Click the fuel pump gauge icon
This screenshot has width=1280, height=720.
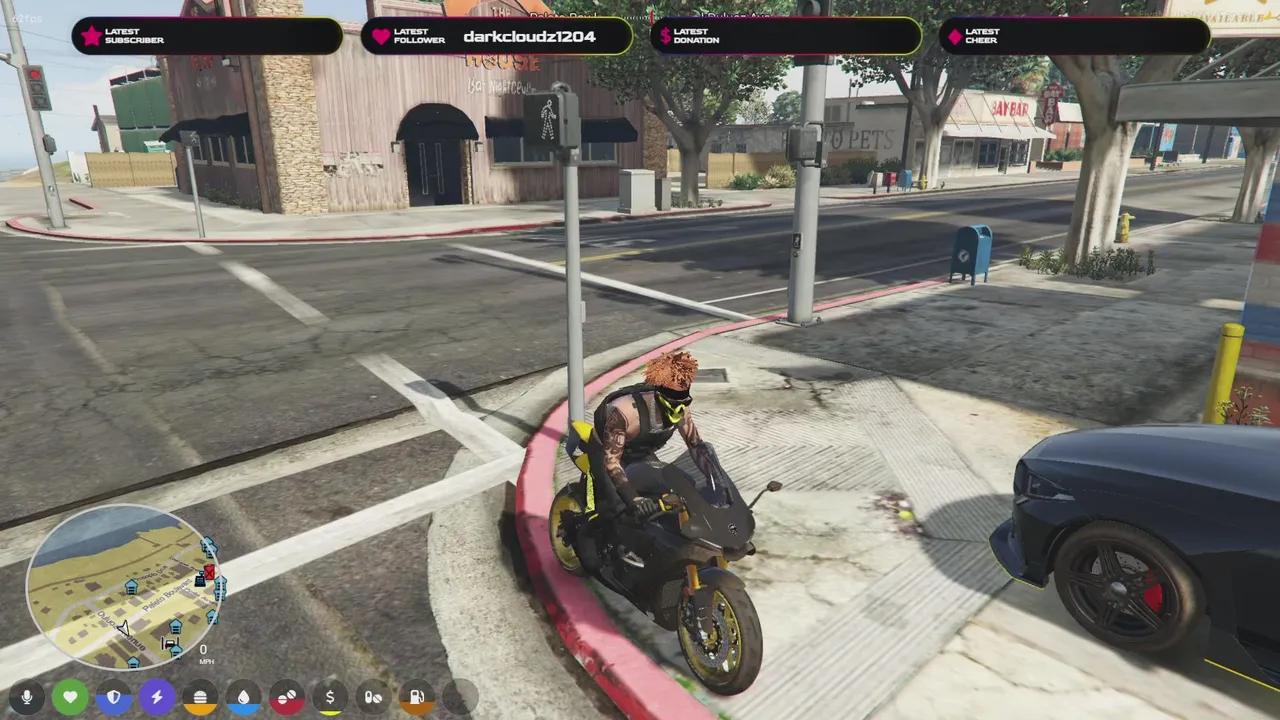tap(416, 697)
